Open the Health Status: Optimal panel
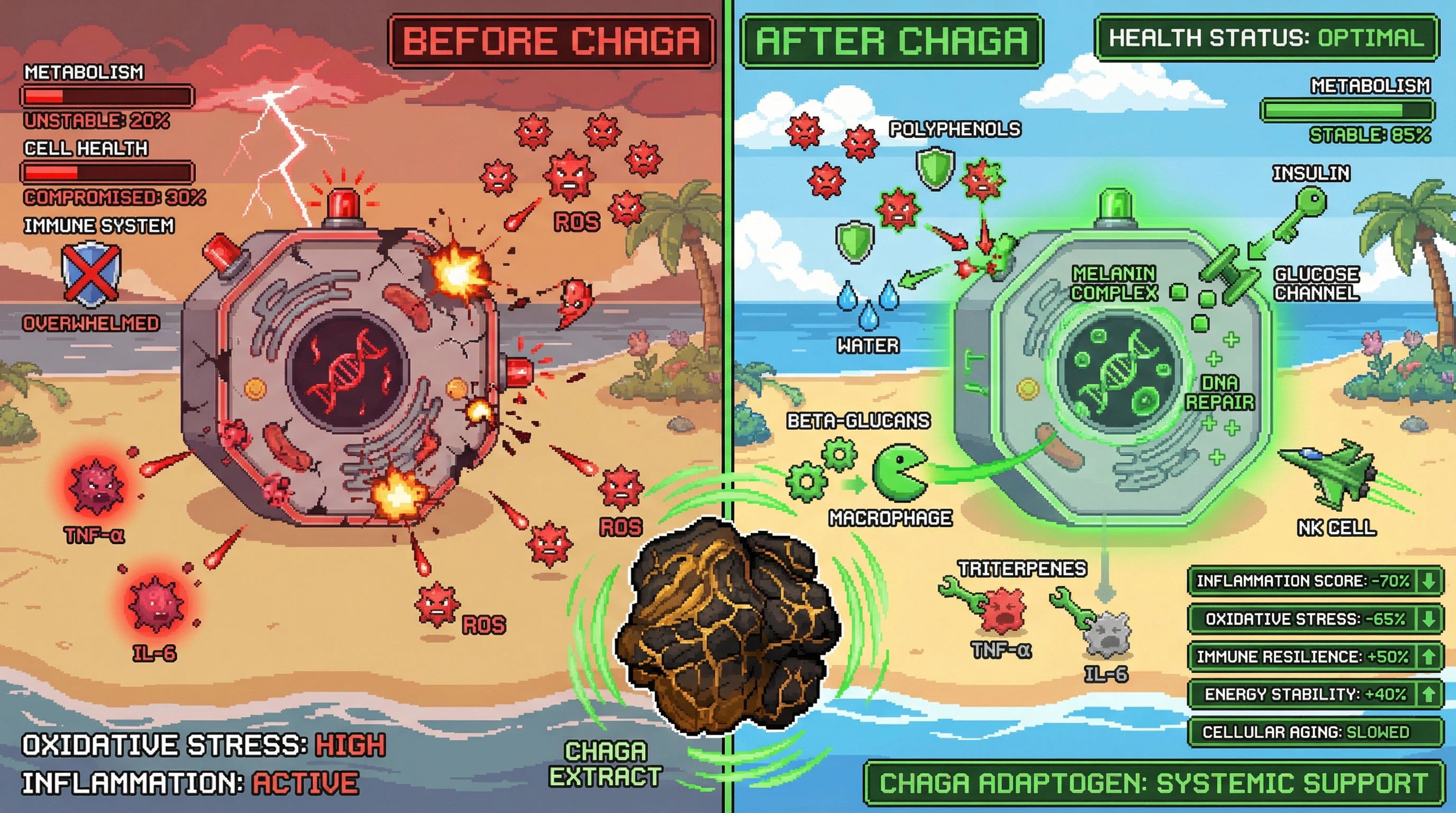 click(x=1266, y=38)
